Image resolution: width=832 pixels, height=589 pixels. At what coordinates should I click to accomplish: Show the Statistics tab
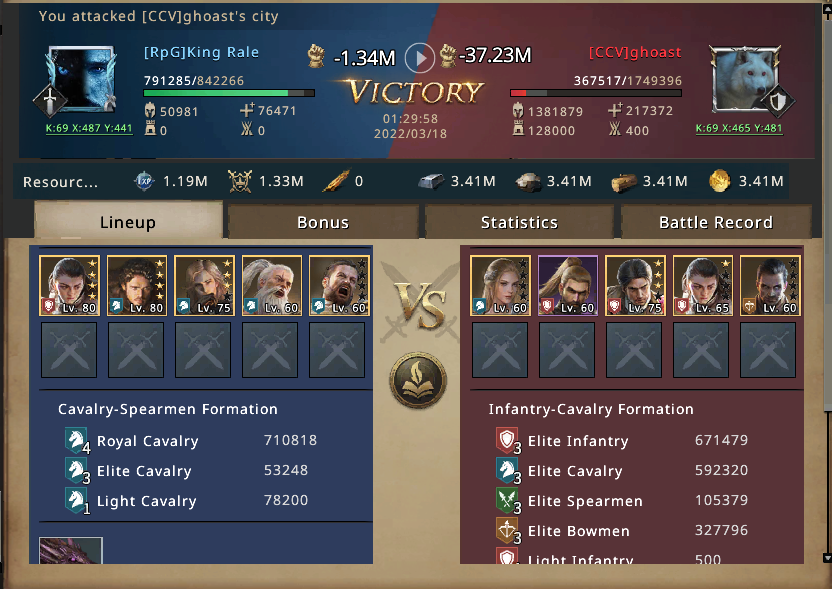[519, 222]
